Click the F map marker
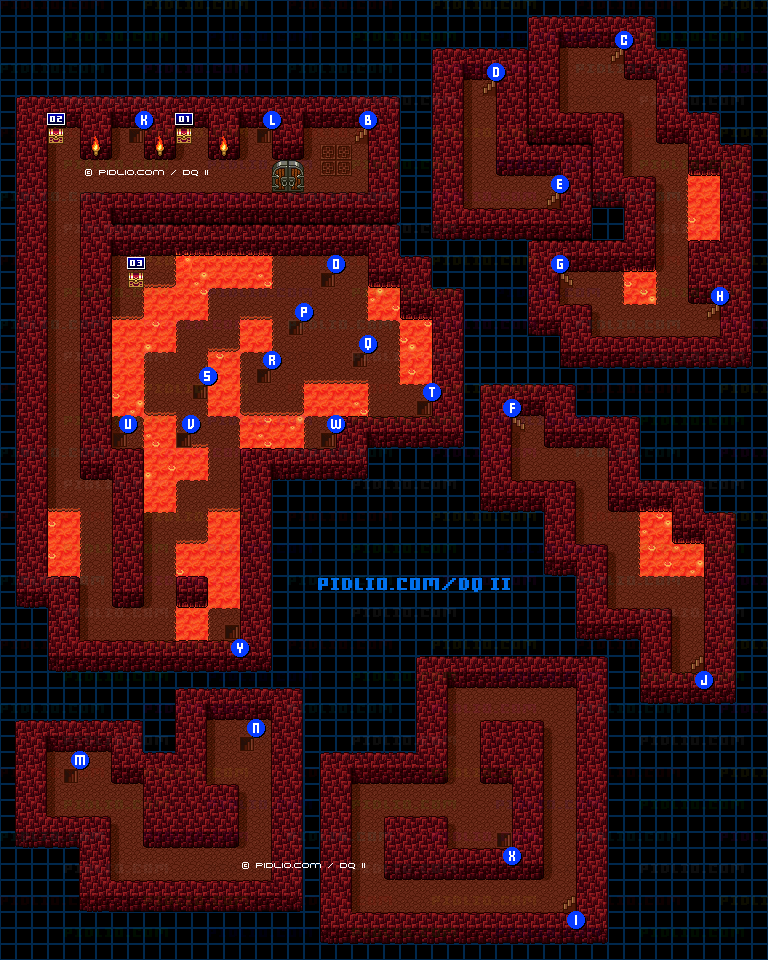The image size is (768, 960). [512, 408]
